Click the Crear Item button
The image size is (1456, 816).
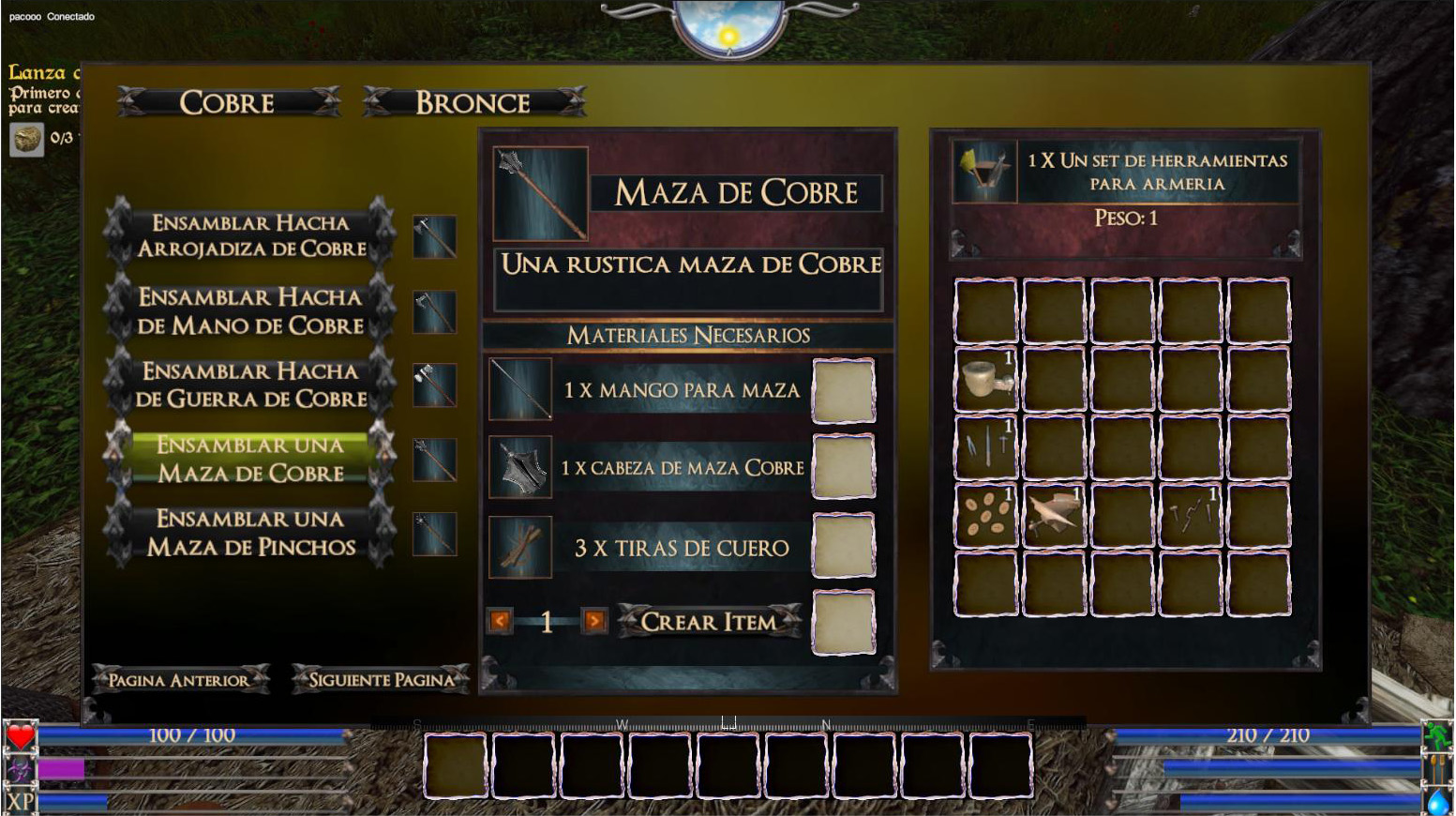[709, 622]
